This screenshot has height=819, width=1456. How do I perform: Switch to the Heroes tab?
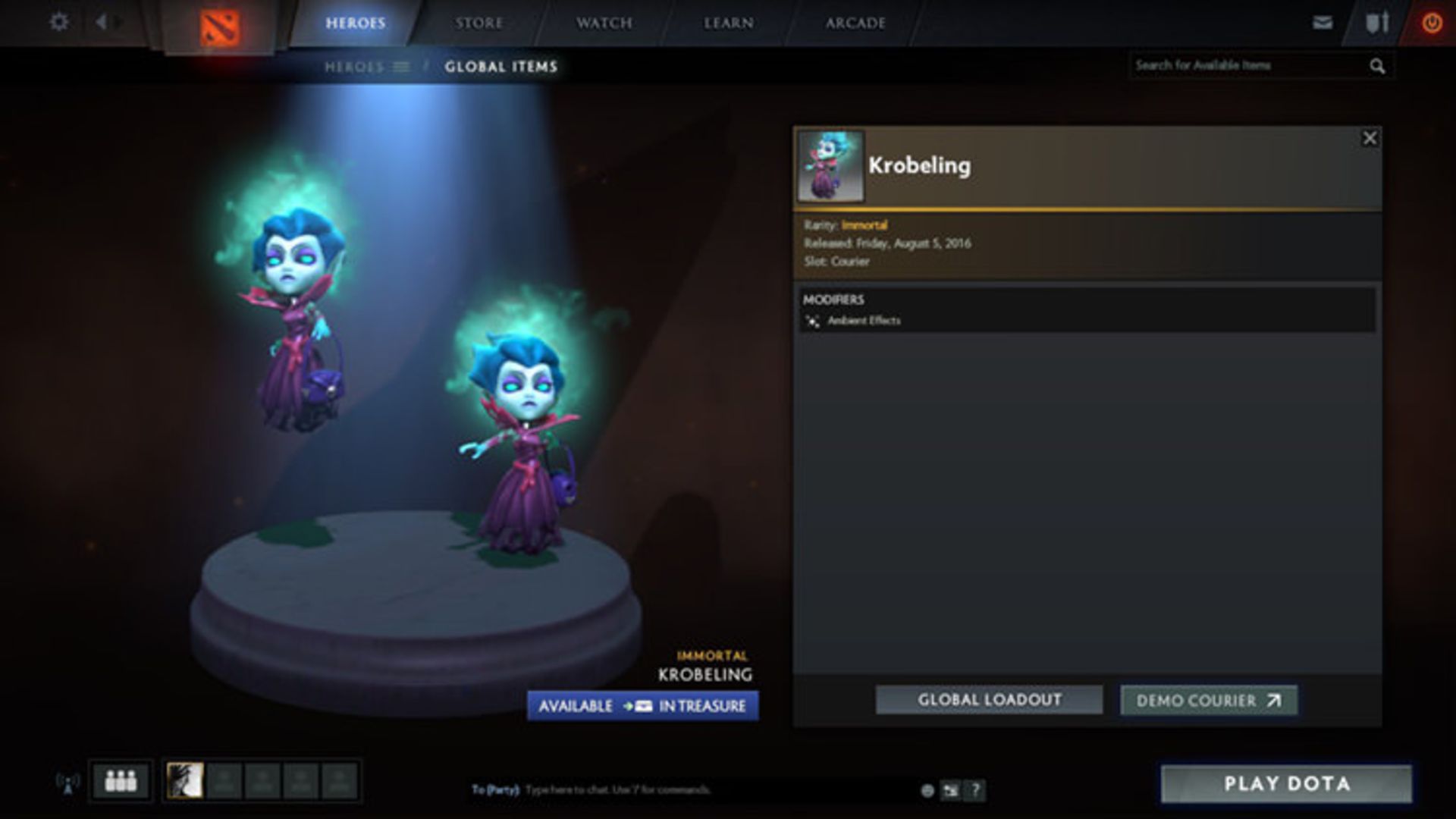pos(355,24)
